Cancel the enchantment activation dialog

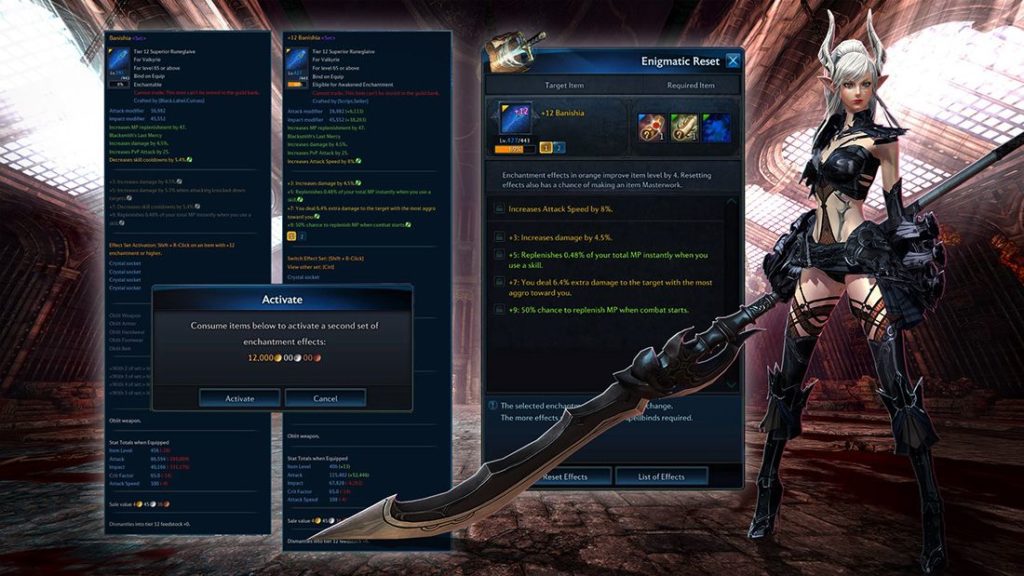point(325,398)
